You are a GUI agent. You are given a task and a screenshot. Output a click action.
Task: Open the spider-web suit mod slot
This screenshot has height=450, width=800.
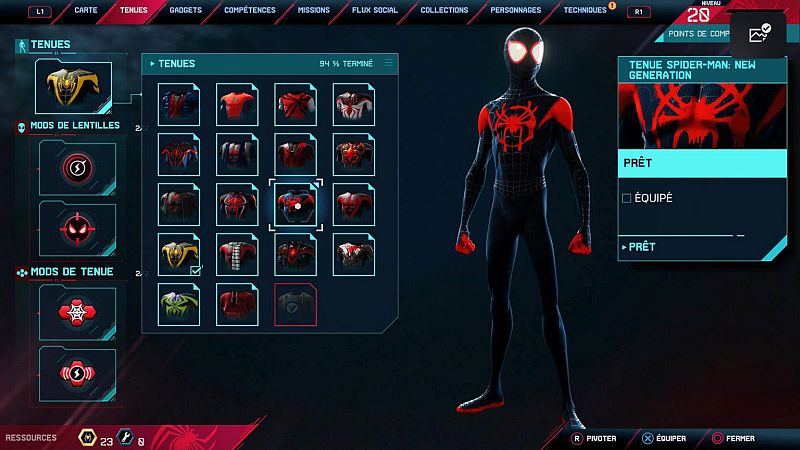point(77,313)
